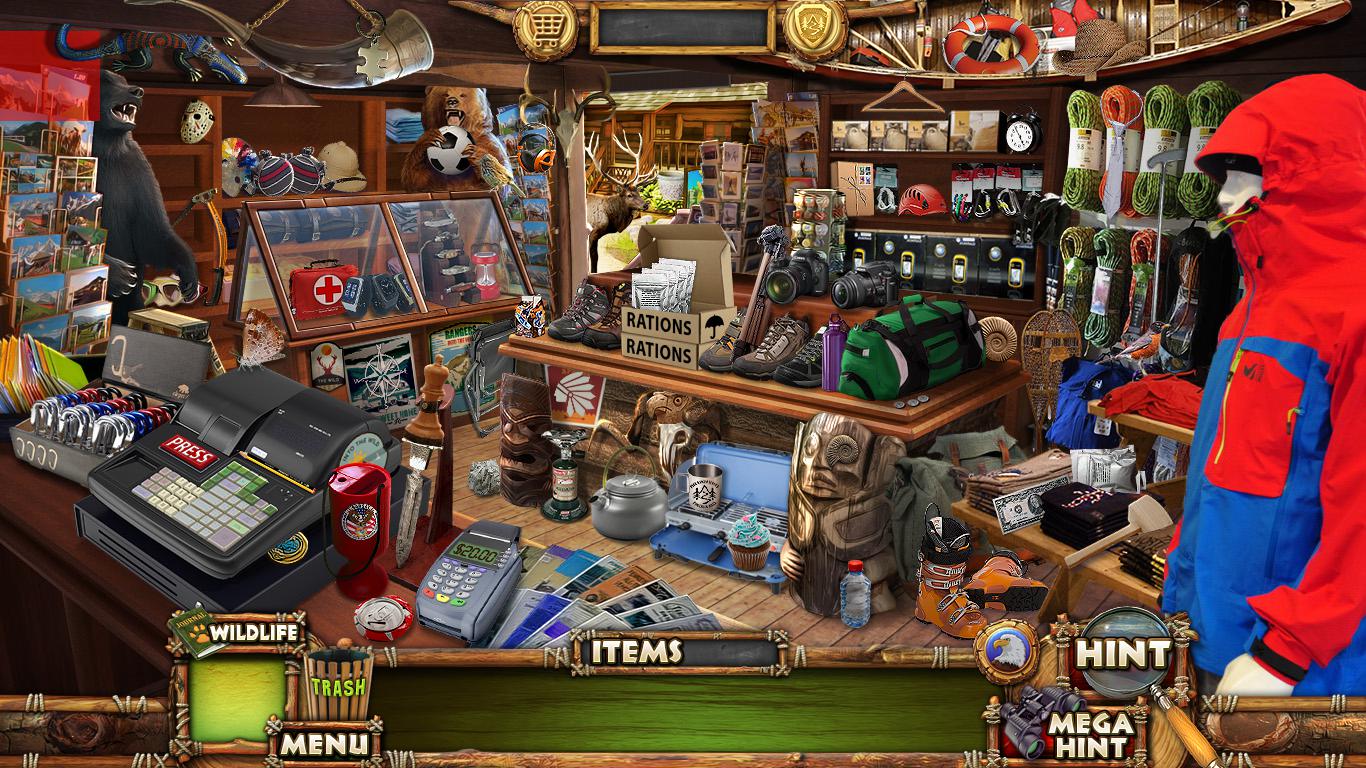Open the shopping cart shop icon
This screenshot has height=768, width=1366.
tap(545, 29)
